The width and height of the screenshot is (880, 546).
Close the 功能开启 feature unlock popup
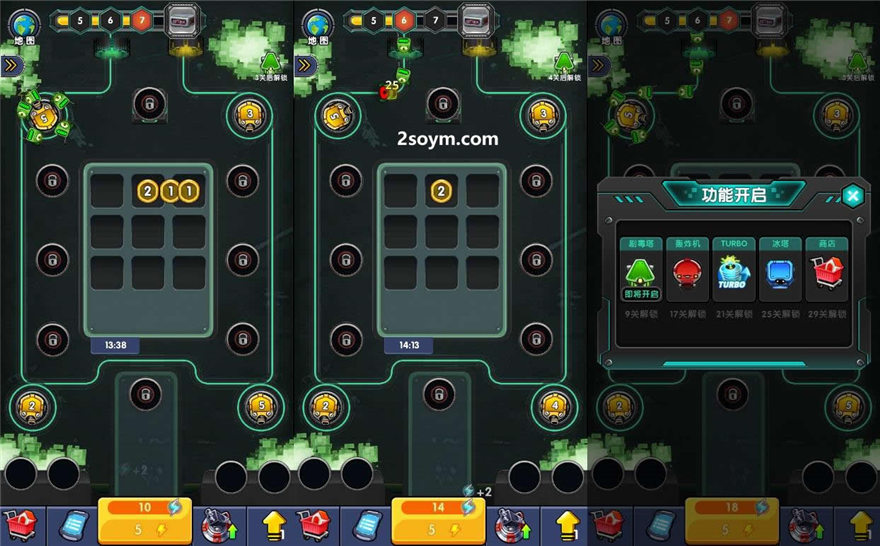click(x=851, y=195)
